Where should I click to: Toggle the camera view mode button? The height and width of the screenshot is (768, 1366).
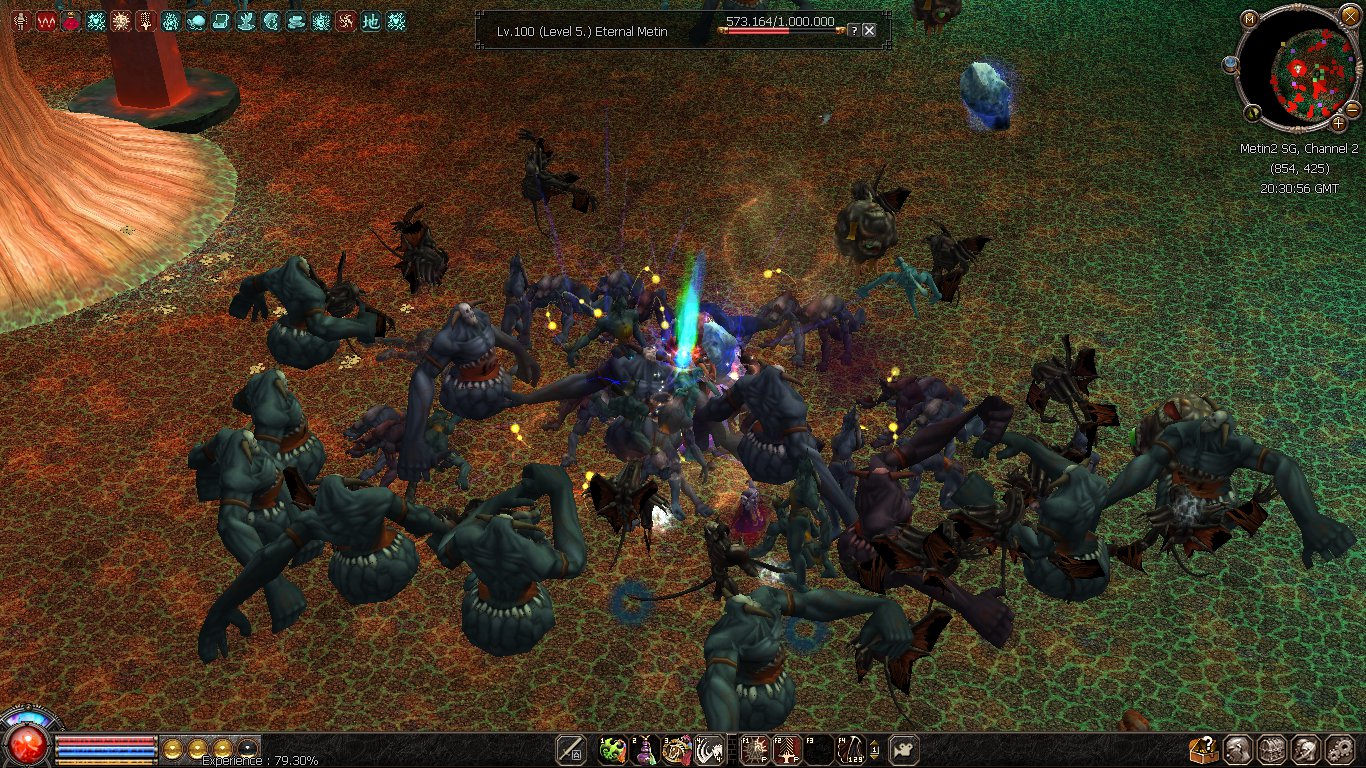pos(904,750)
